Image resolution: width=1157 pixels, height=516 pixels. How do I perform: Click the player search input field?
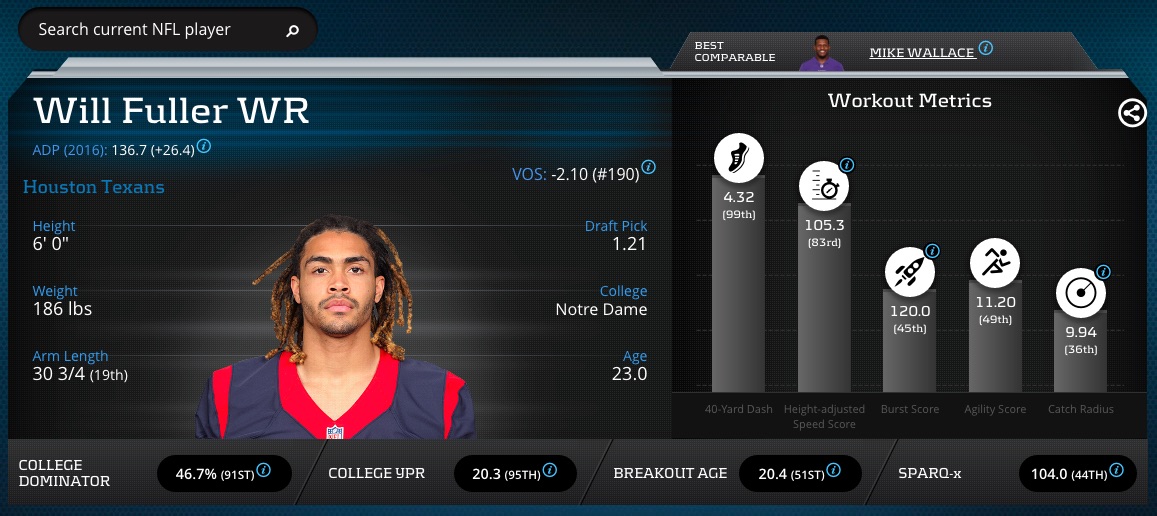click(150, 30)
